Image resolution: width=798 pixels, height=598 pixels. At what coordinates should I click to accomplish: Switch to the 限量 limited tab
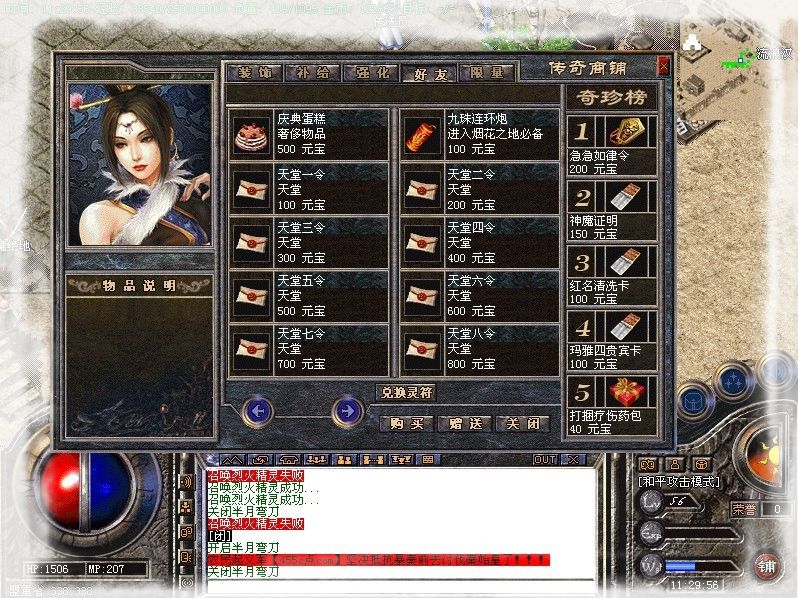489,72
